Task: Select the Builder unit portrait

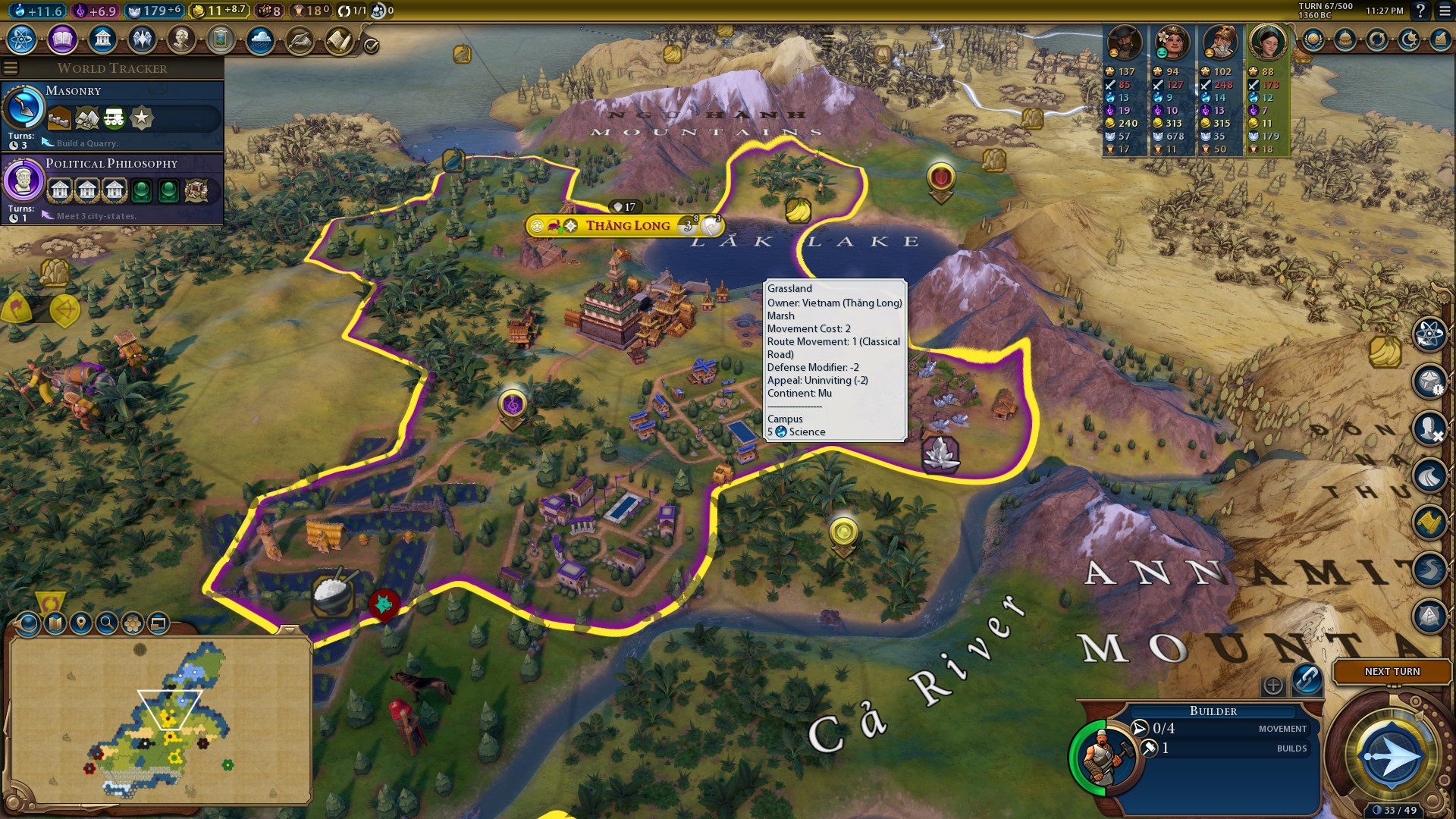Action: coord(1103,757)
